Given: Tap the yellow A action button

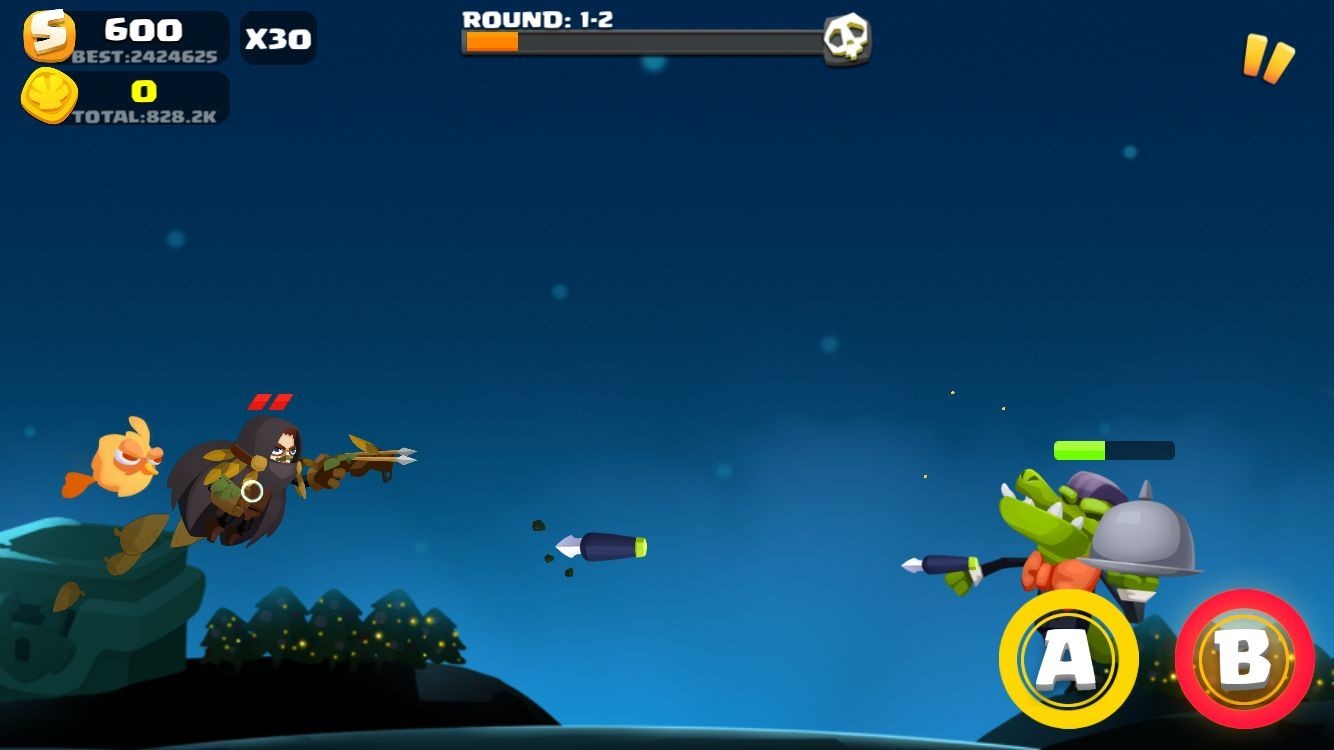Looking at the screenshot, I should click(1068, 659).
